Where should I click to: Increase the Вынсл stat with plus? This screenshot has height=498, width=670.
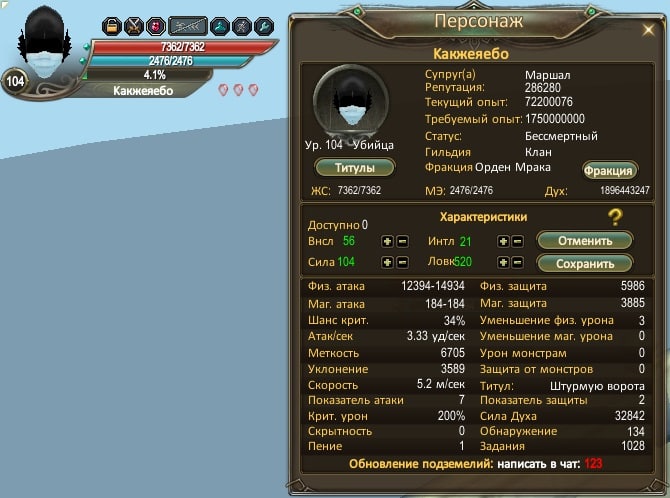(387, 241)
